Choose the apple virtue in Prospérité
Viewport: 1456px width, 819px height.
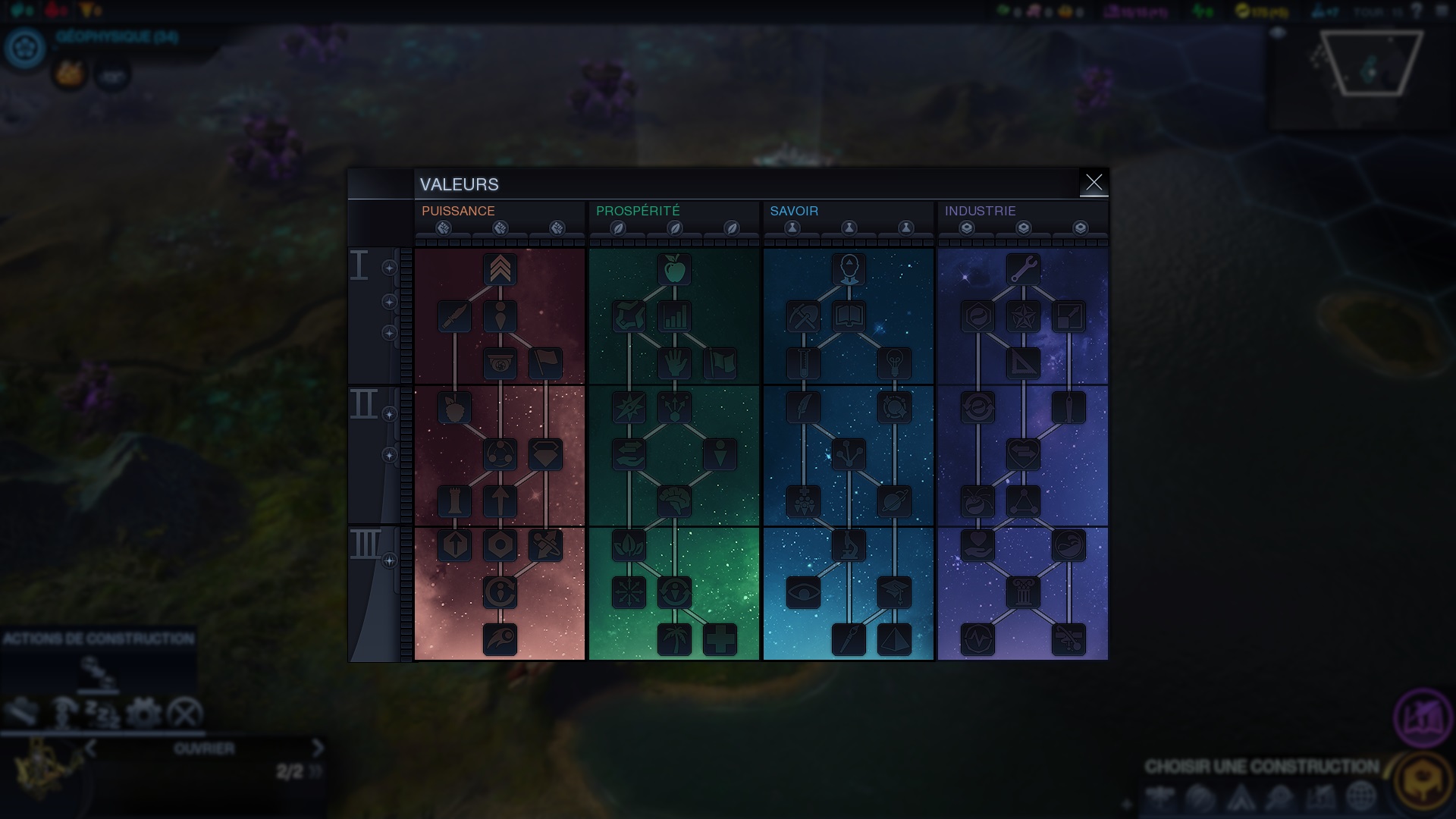click(x=674, y=270)
